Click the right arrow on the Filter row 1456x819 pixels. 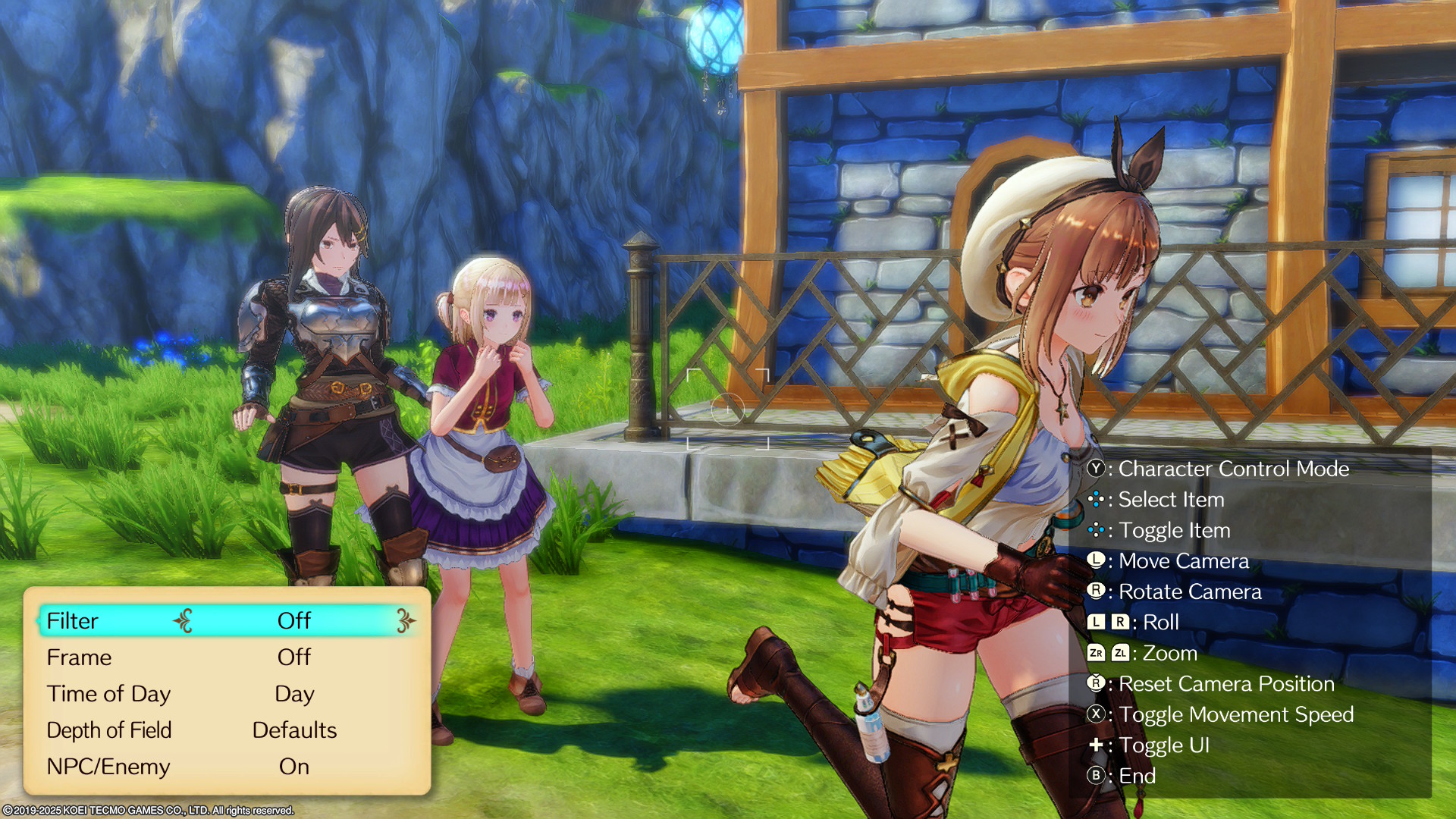(406, 621)
